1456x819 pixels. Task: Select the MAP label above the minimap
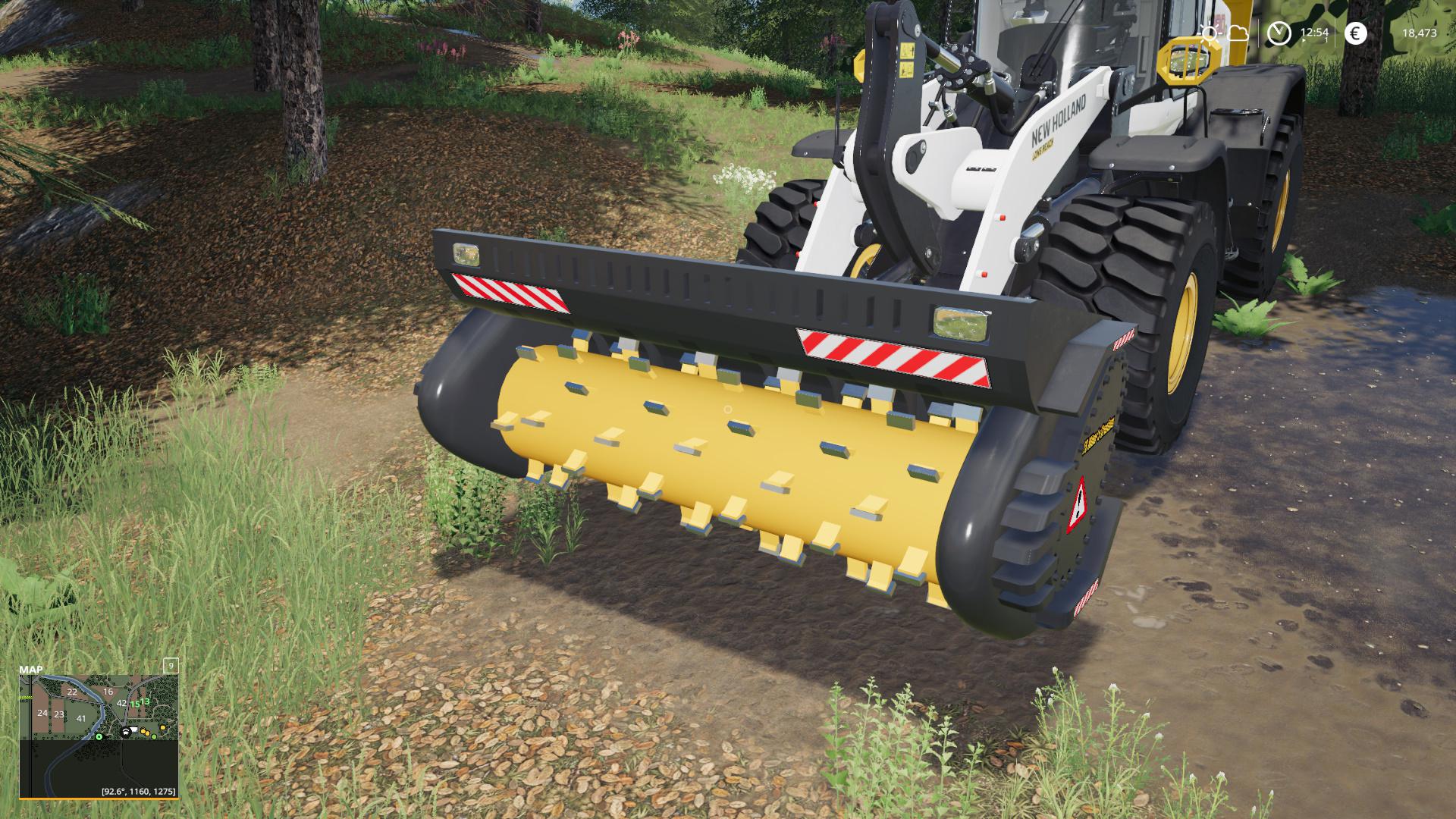tap(31, 670)
